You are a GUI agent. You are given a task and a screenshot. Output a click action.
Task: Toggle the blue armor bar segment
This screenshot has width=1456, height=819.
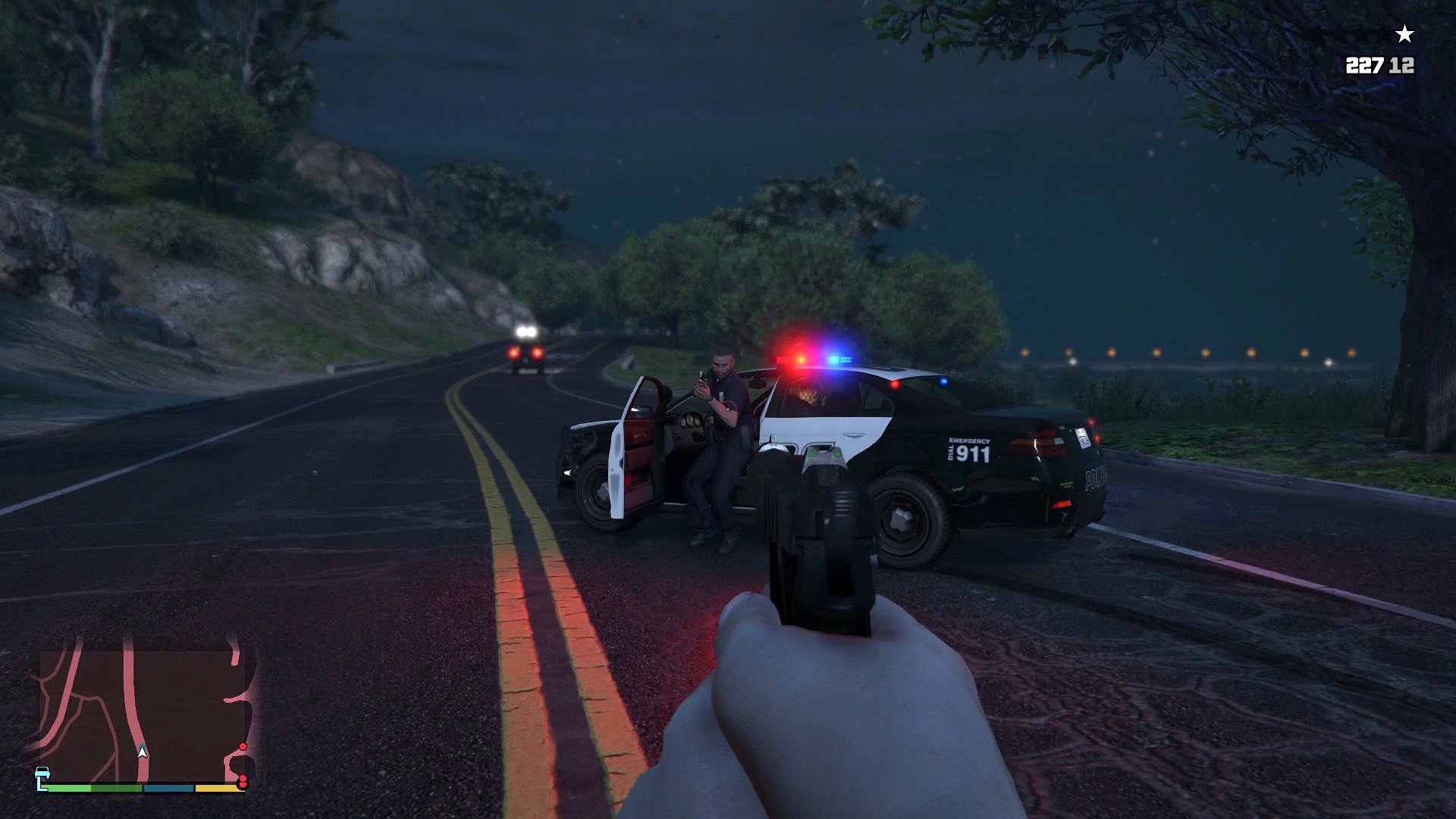click(x=168, y=788)
